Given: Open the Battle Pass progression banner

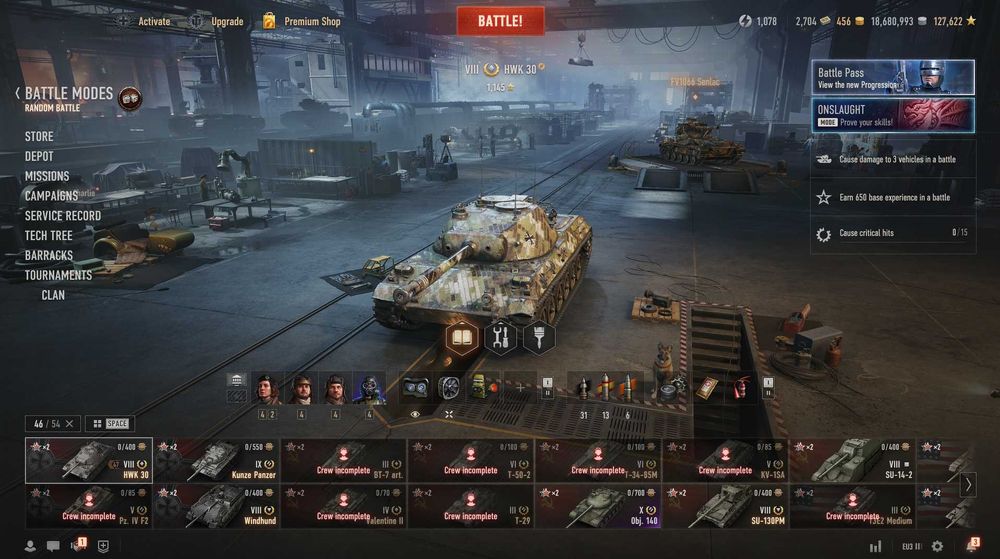Looking at the screenshot, I should click(x=892, y=77).
